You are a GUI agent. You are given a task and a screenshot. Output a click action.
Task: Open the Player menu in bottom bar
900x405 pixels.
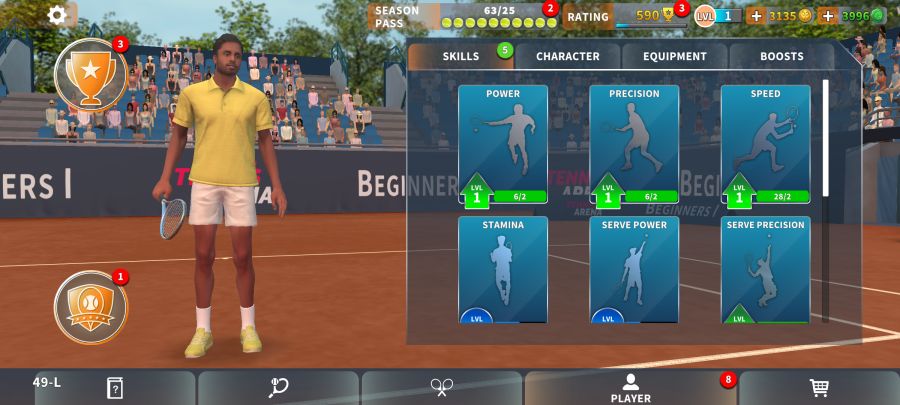pyautogui.click(x=630, y=388)
